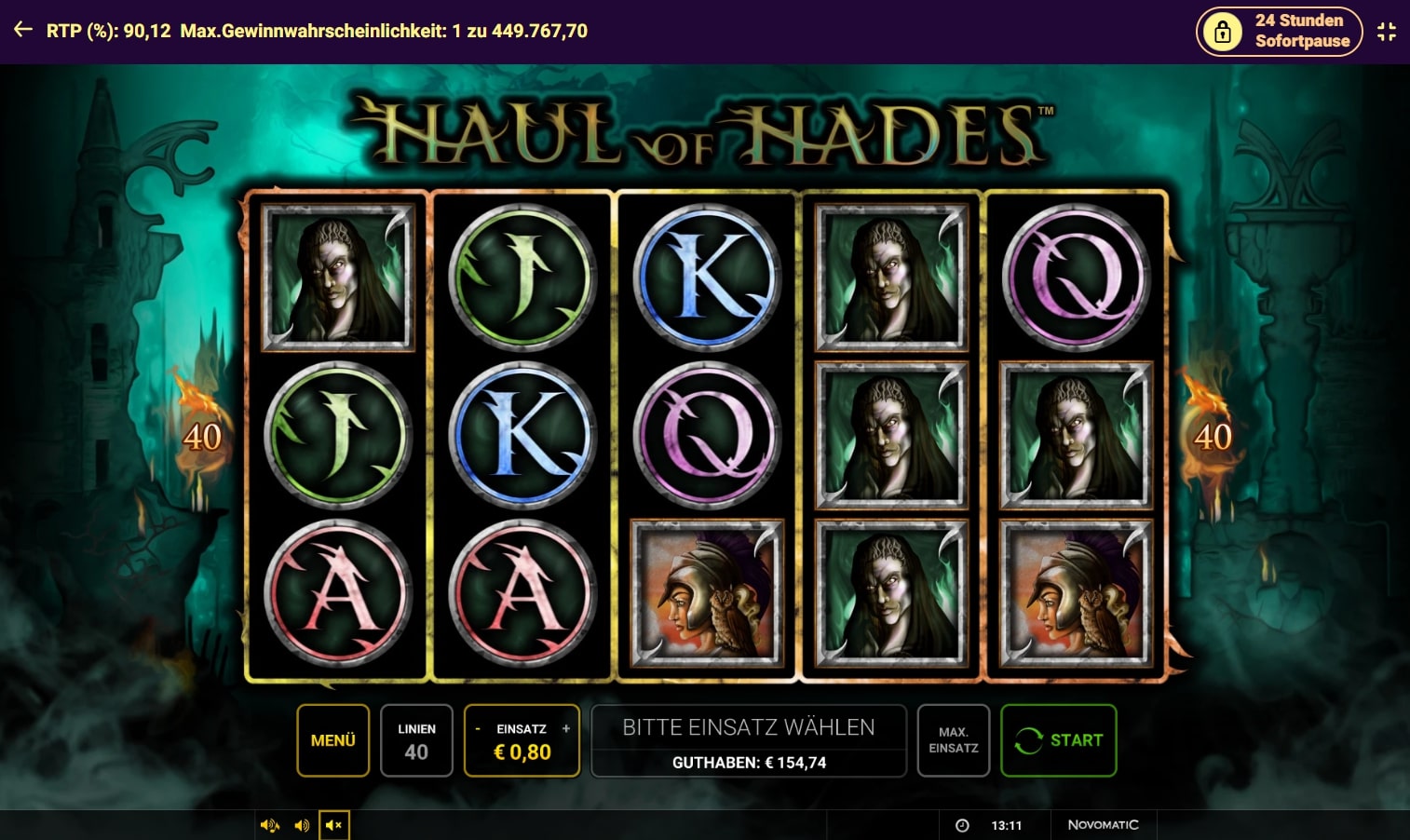The height and width of the screenshot is (840, 1410).
Task: Click the Novomatic logo
Action: pyautogui.click(x=1103, y=825)
